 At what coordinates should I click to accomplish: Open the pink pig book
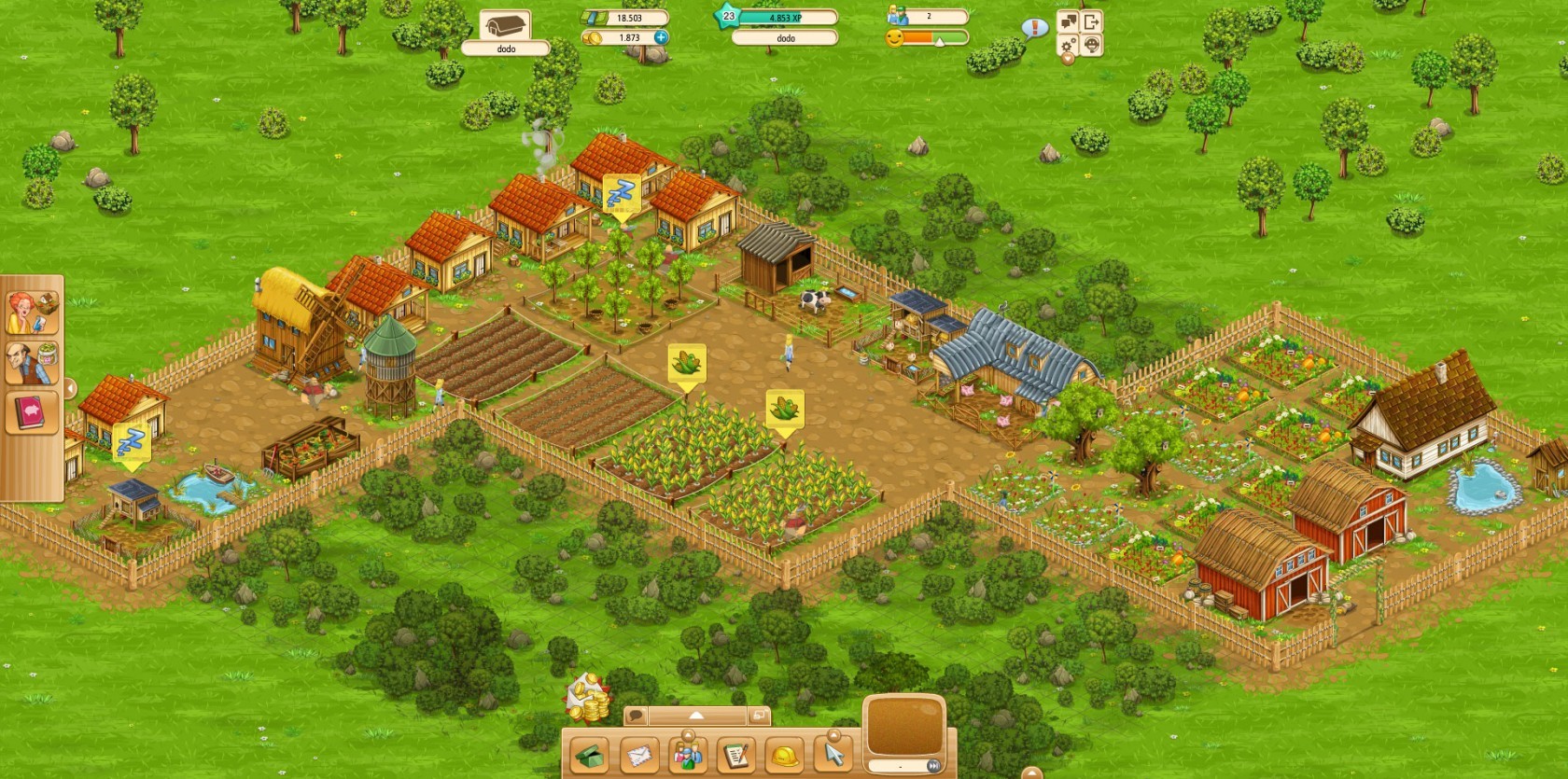[x=33, y=411]
